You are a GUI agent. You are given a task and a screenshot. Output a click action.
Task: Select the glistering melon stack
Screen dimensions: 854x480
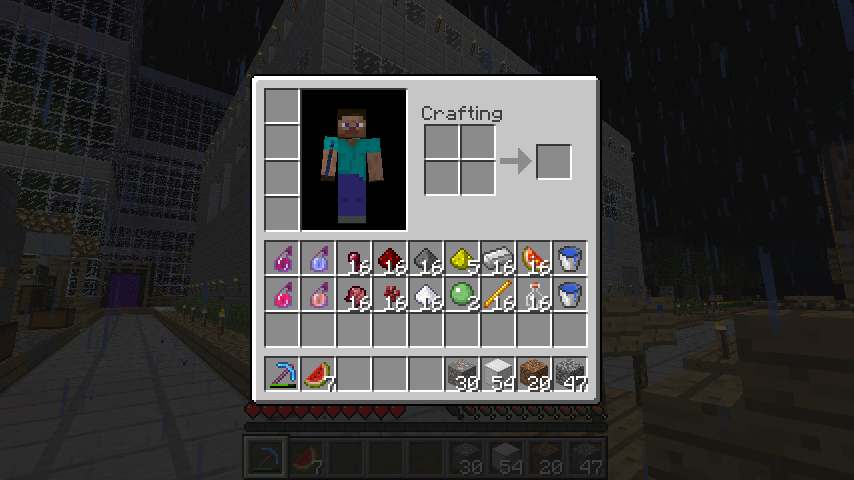pyautogui.click(x=535, y=259)
